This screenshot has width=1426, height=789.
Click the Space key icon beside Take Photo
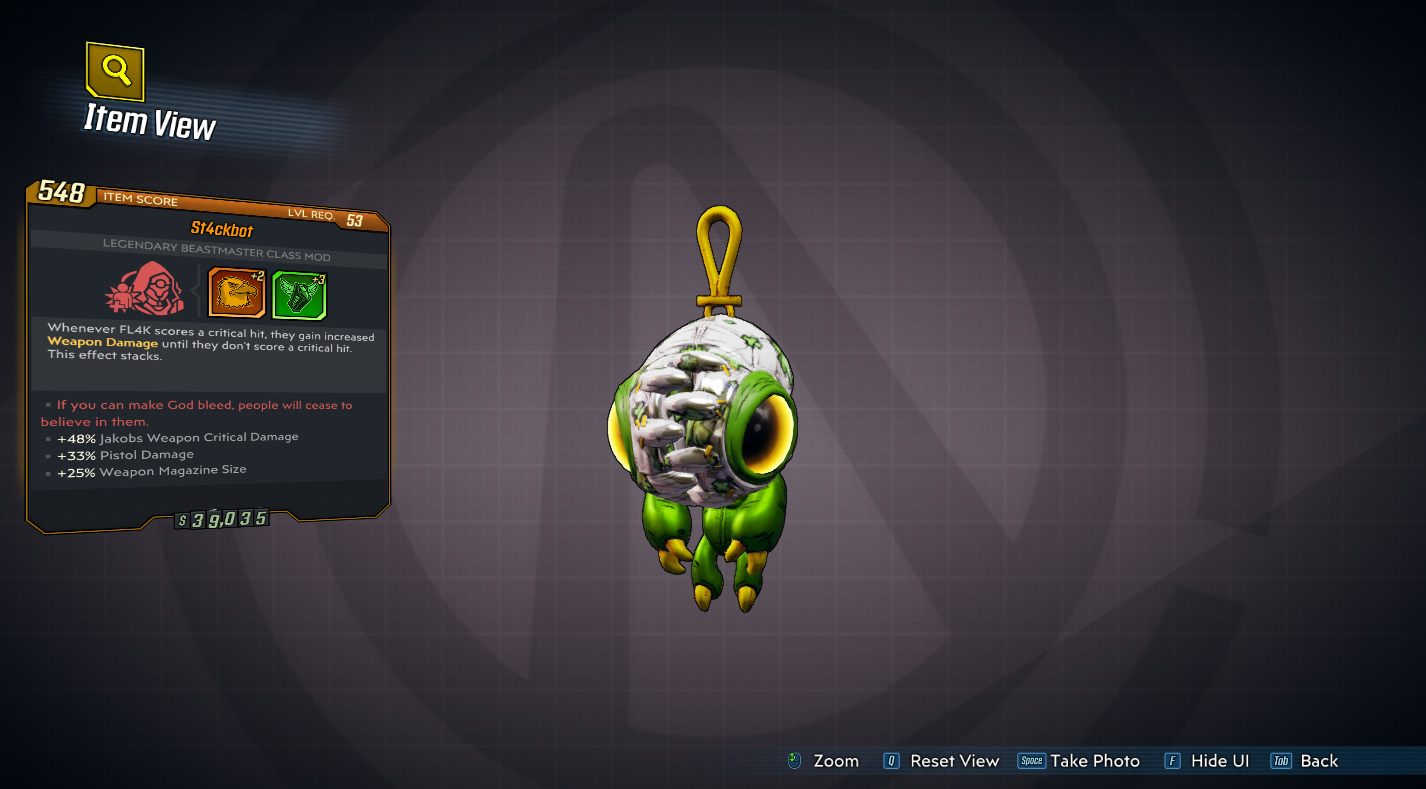pyautogui.click(x=1030, y=761)
